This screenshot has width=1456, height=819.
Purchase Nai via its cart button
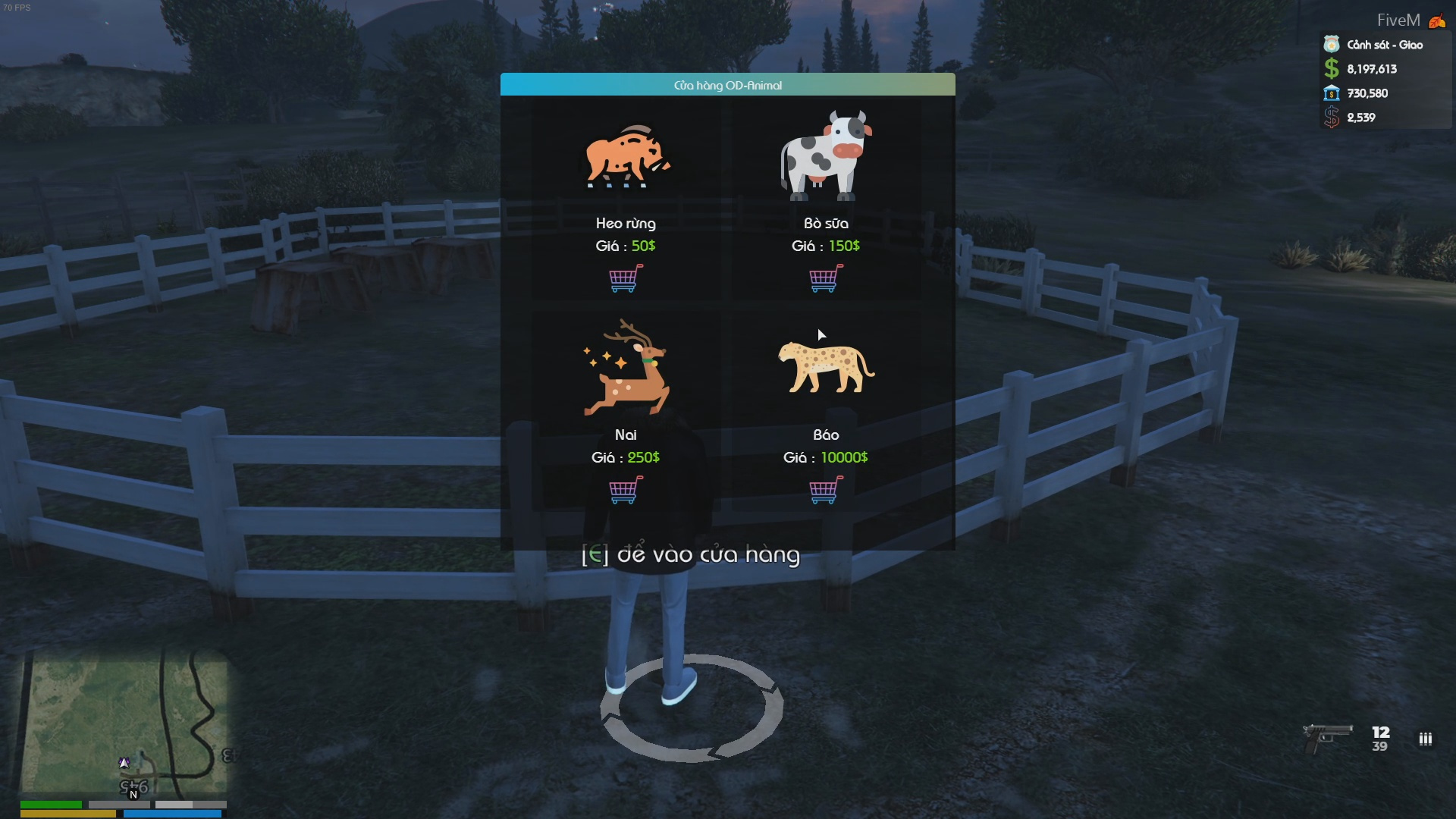click(623, 491)
